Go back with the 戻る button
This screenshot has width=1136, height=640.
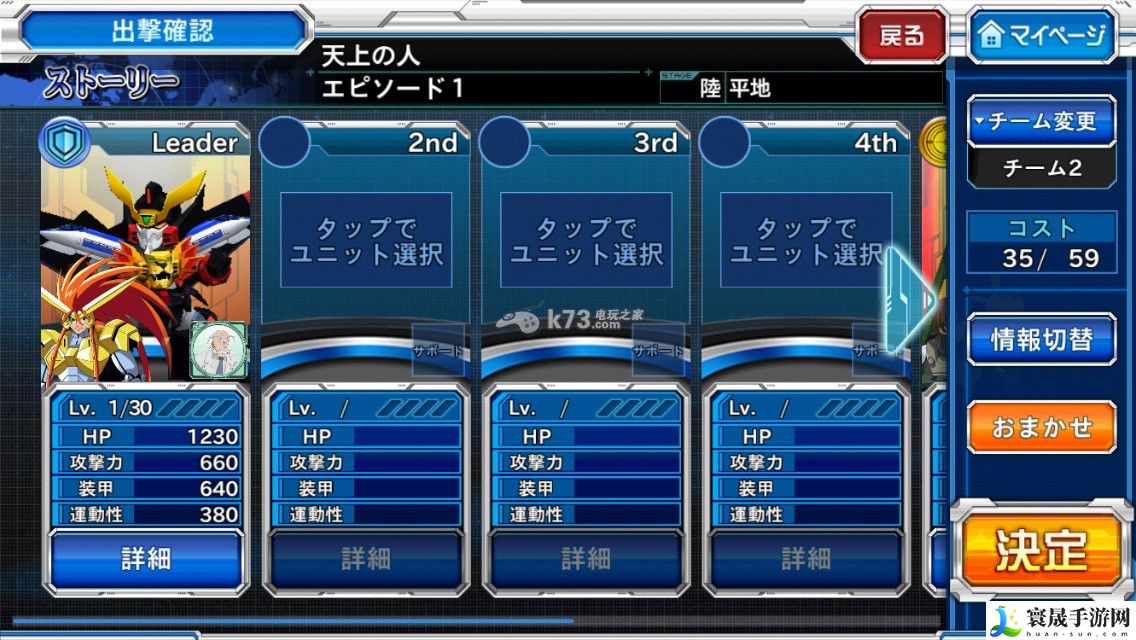click(901, 36)
